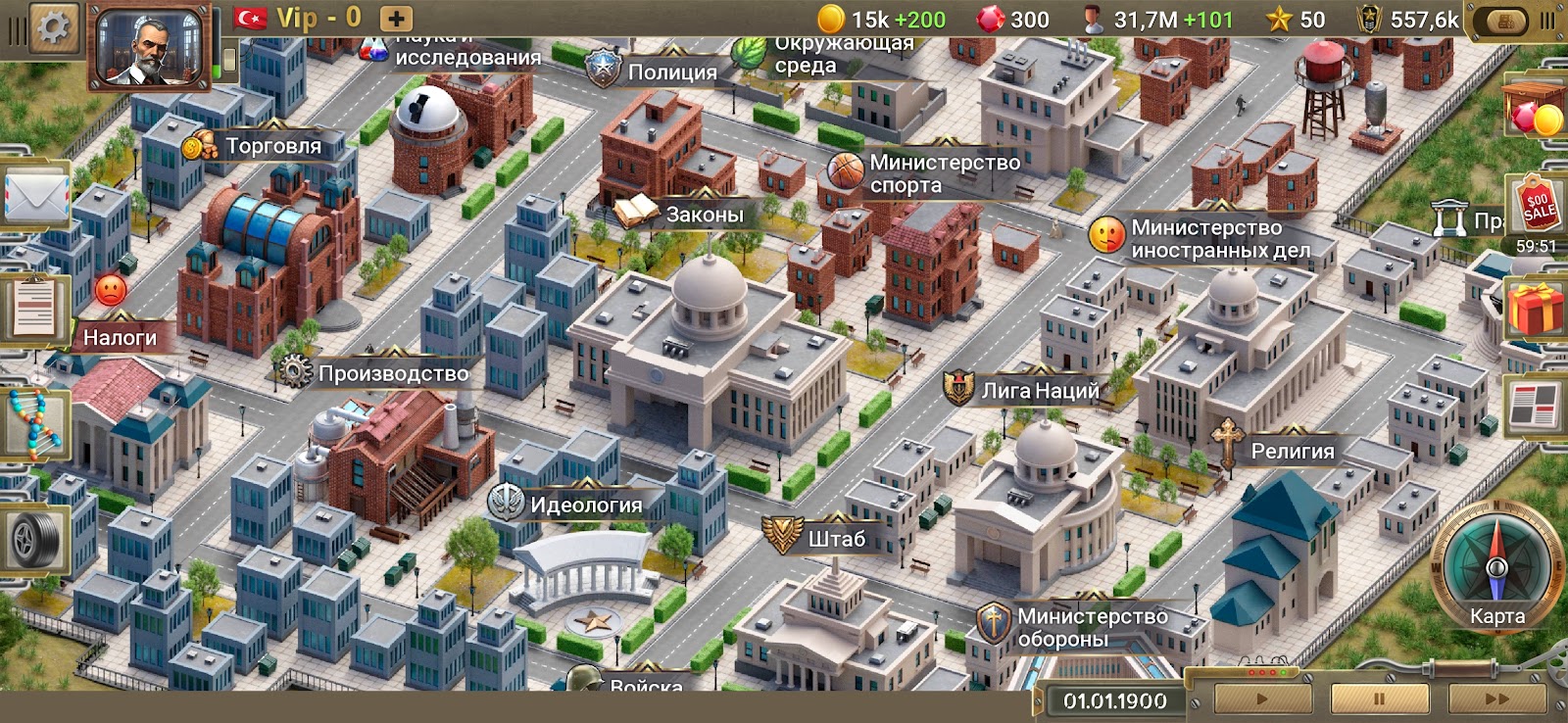Choose the Министерство обороны label
The height and width of the screenshot is (723, 1568).
click(x=1092, y=627)
